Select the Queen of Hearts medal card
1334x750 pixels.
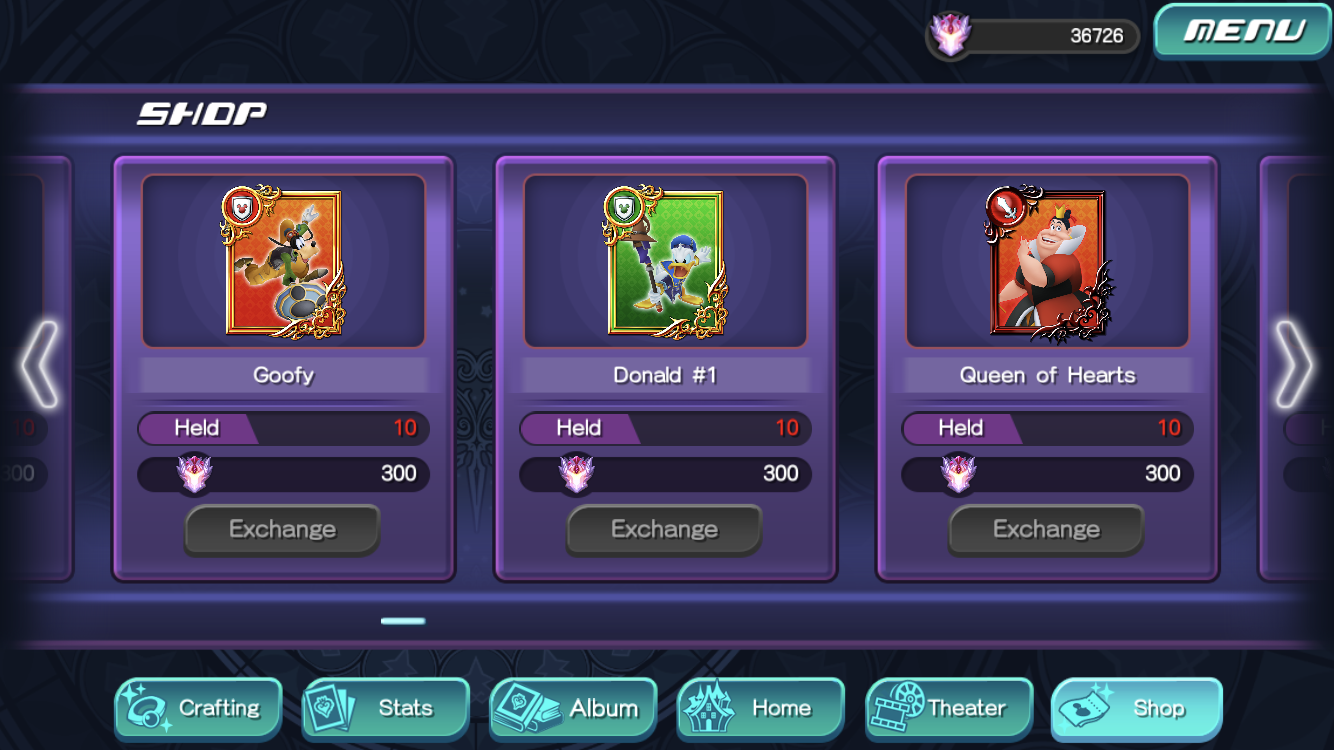[1047, 262]
